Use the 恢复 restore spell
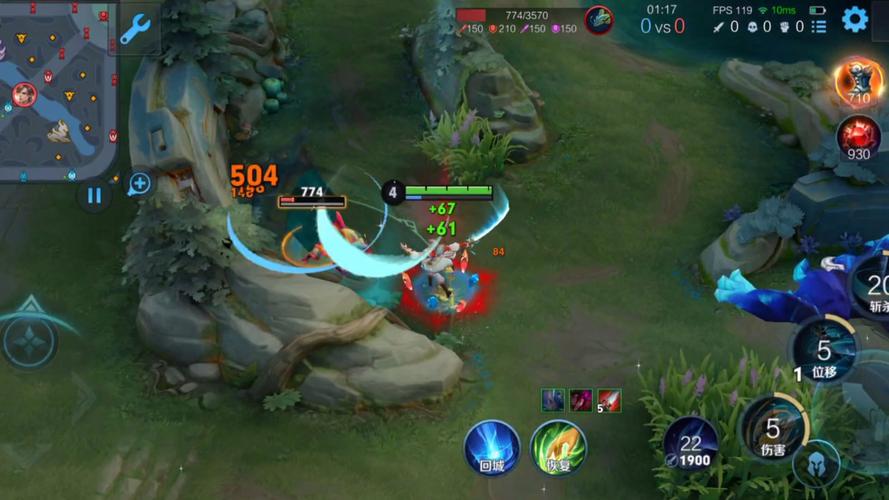889x500 pixels. coord(558,447)
